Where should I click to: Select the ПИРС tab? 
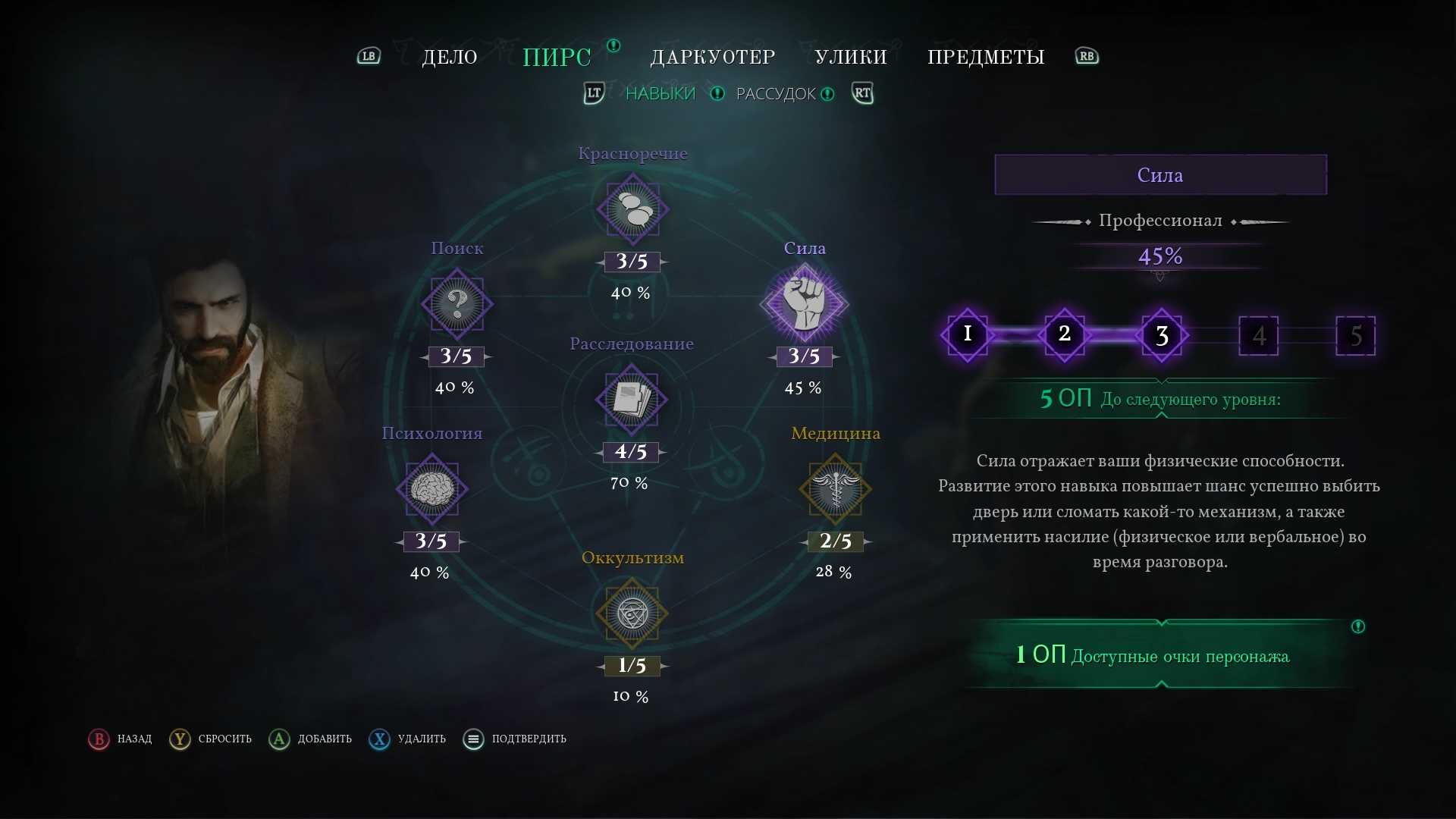coord(557,57)
